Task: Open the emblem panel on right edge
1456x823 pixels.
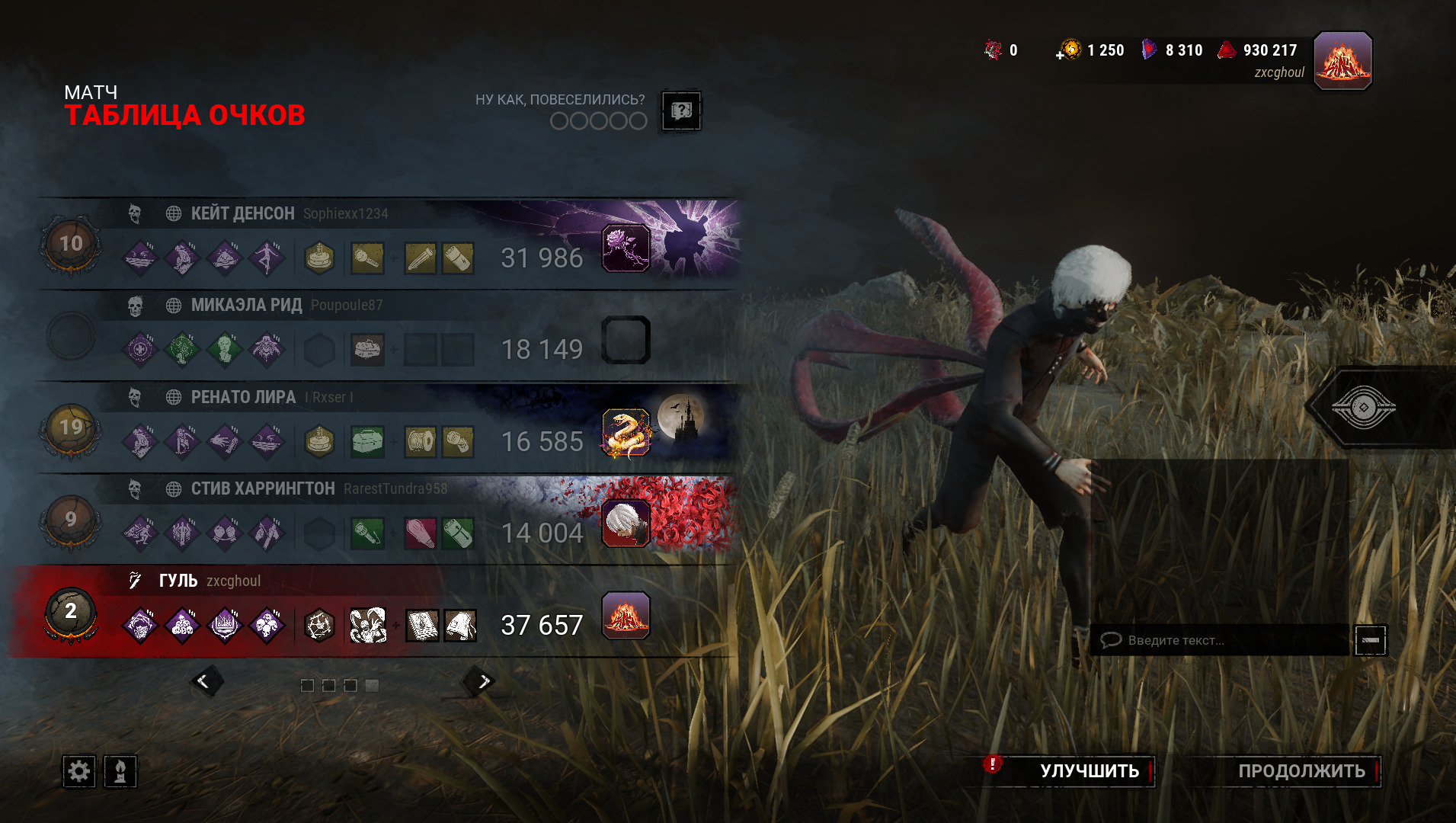Action: point(1364,407)
